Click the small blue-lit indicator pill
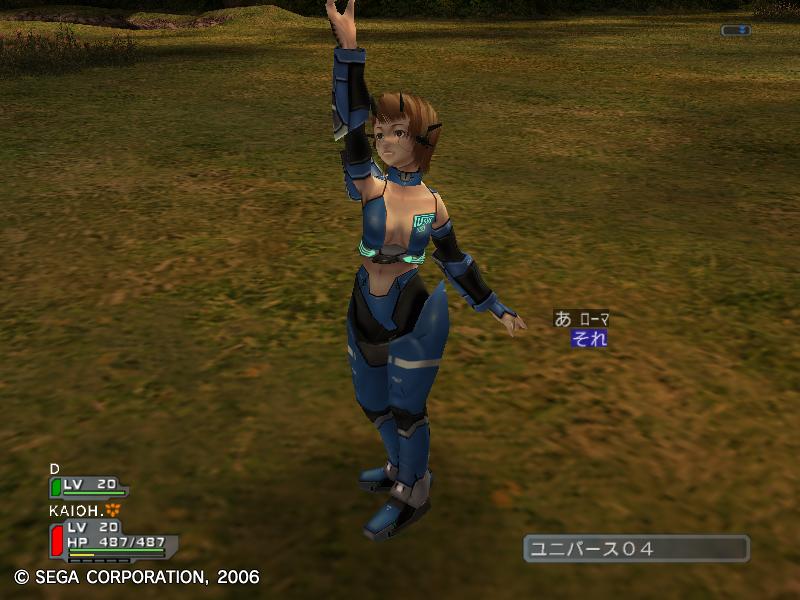Screen dimensions: 800x600 (735, 30)
